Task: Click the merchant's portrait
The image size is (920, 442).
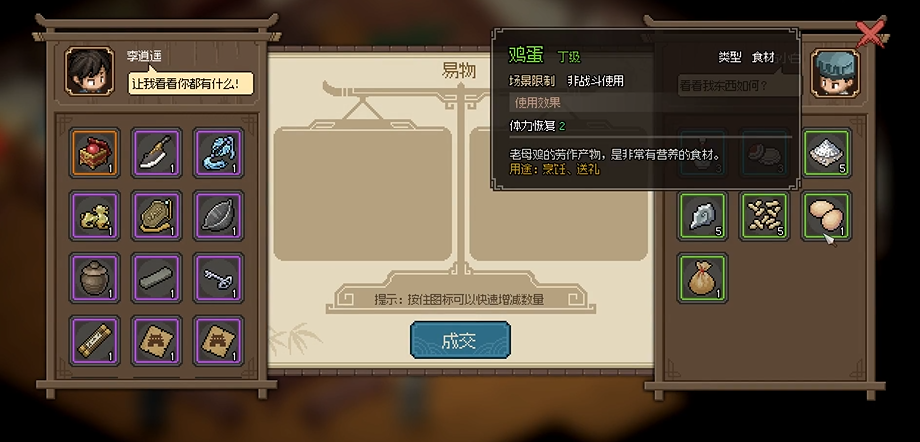Action: click(834, 74)
